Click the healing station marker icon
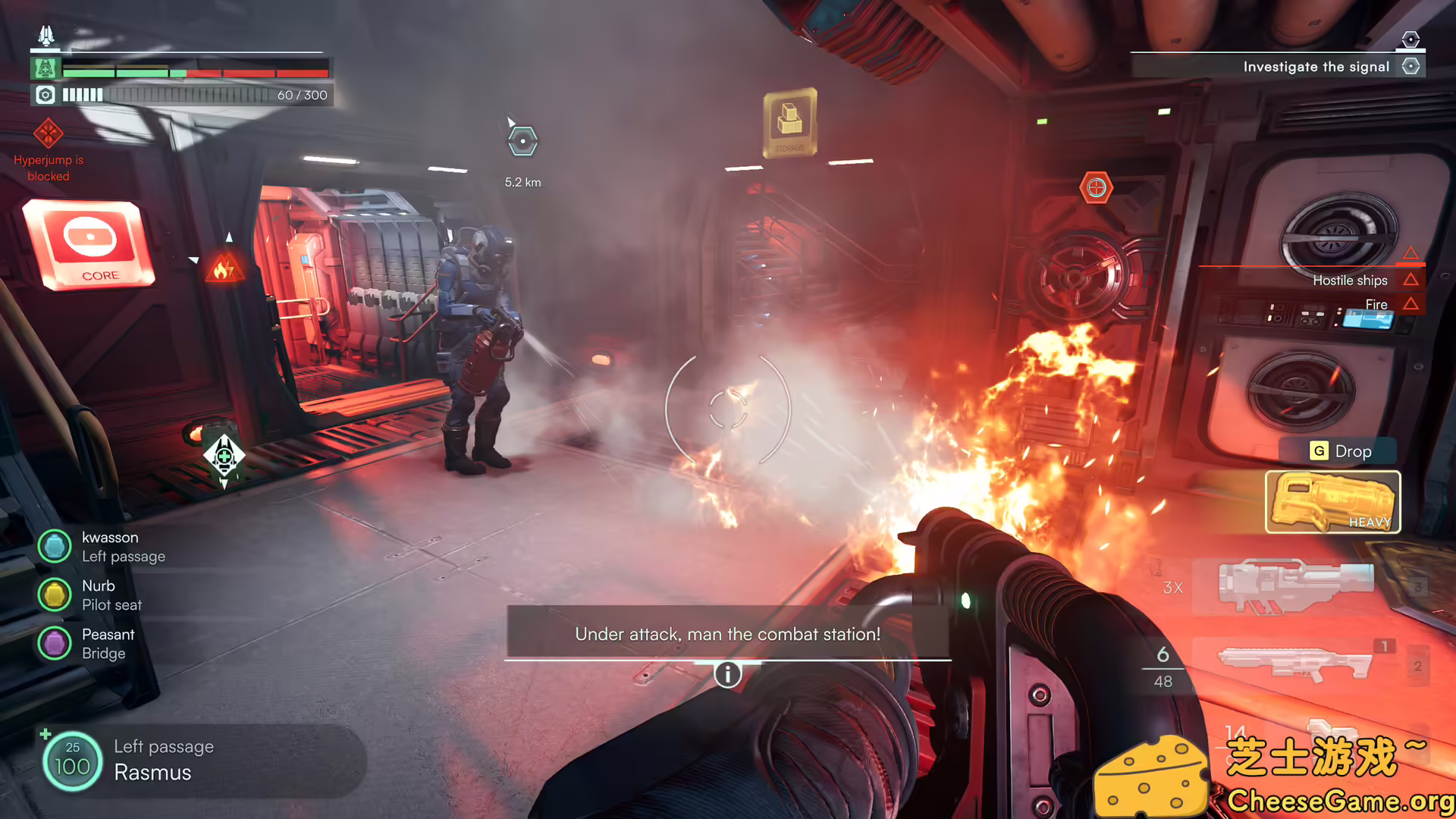Screen dimensions: 1456x819 (x=224, y=455)
